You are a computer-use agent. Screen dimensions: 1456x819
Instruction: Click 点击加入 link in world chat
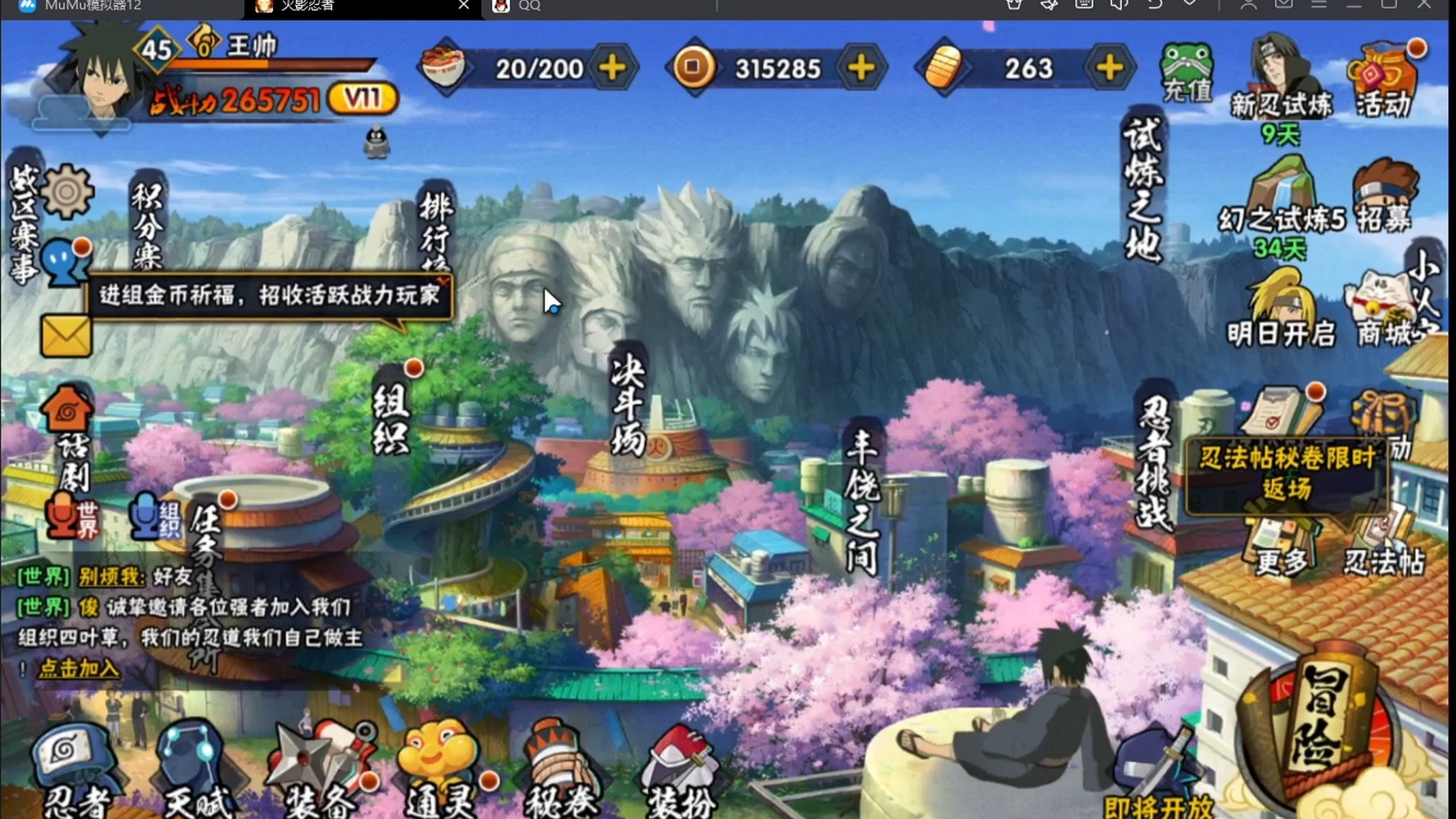pyautogui.click(x=79, y=669)
